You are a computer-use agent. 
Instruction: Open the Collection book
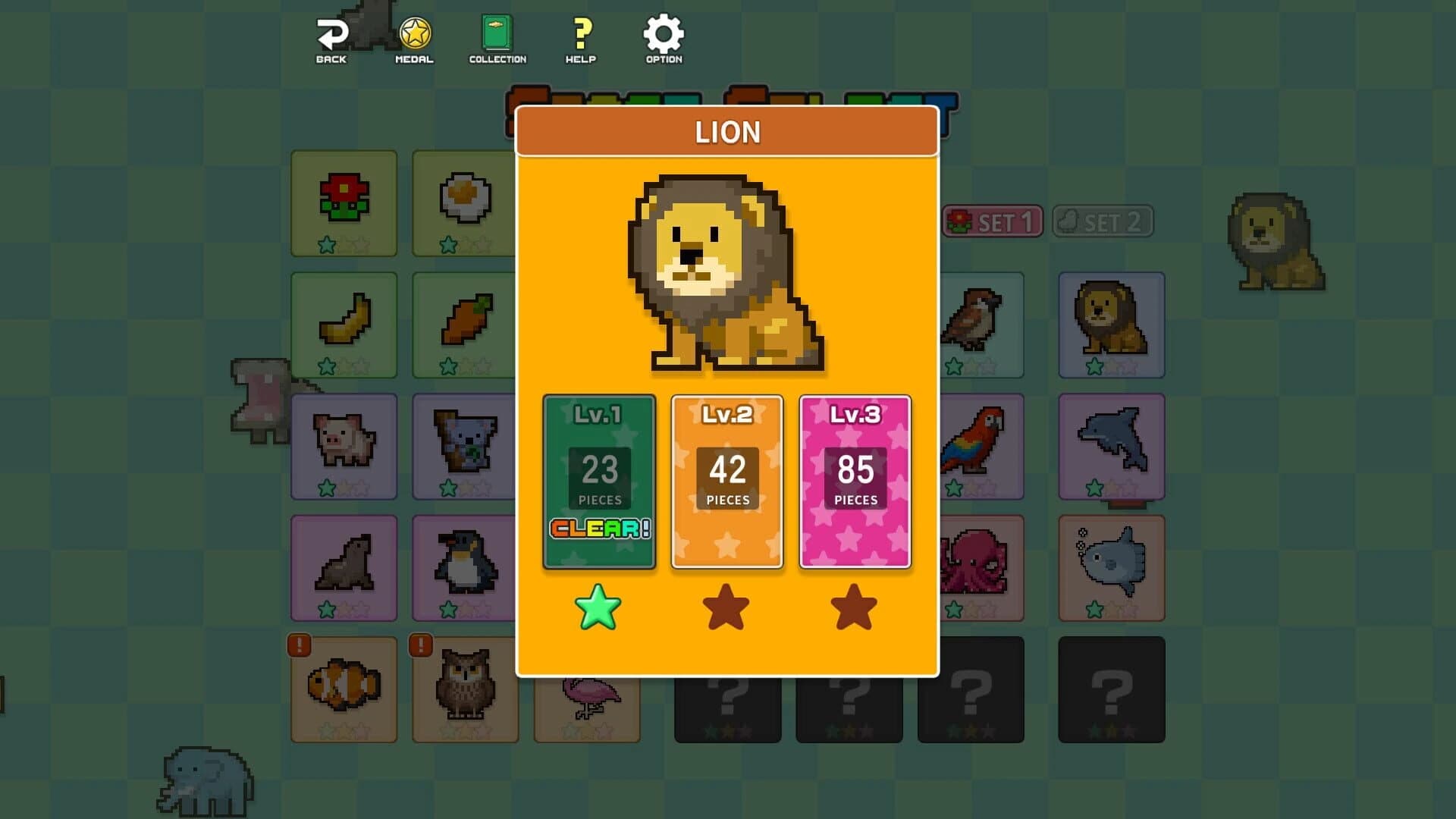coord(497,33)
